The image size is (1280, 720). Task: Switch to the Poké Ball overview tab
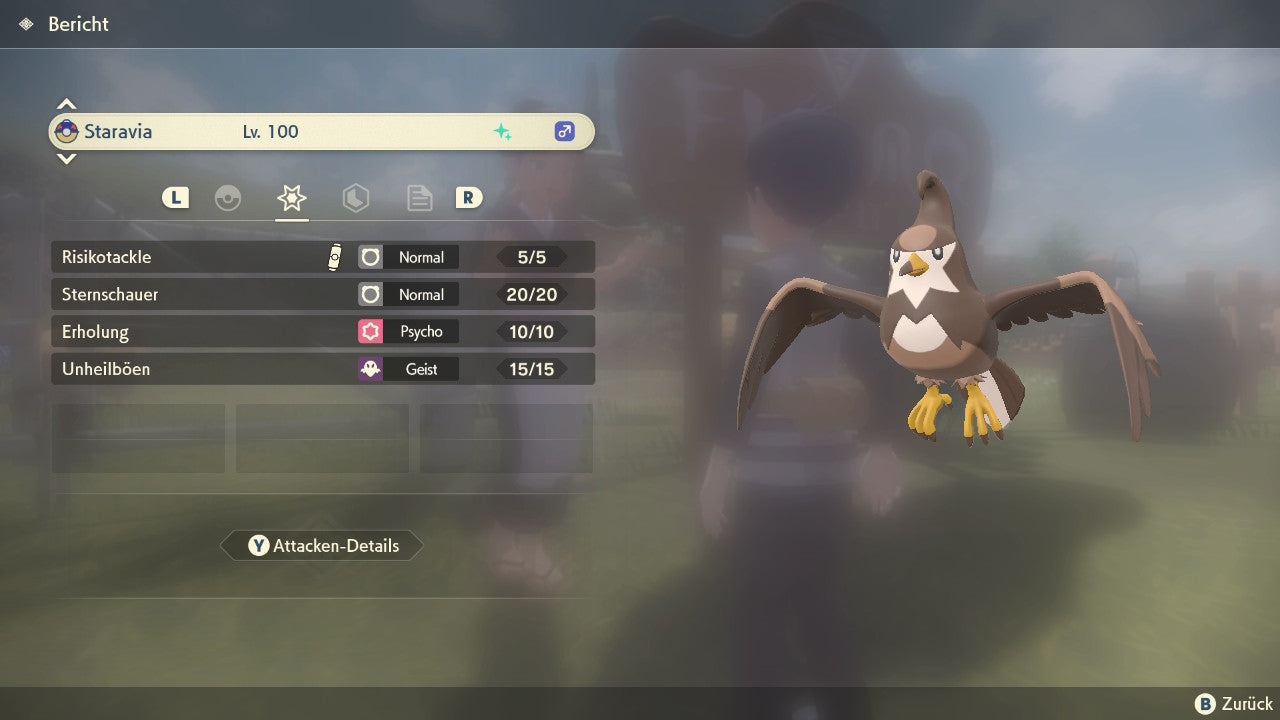pyautogui.click(x=228, y=198)
